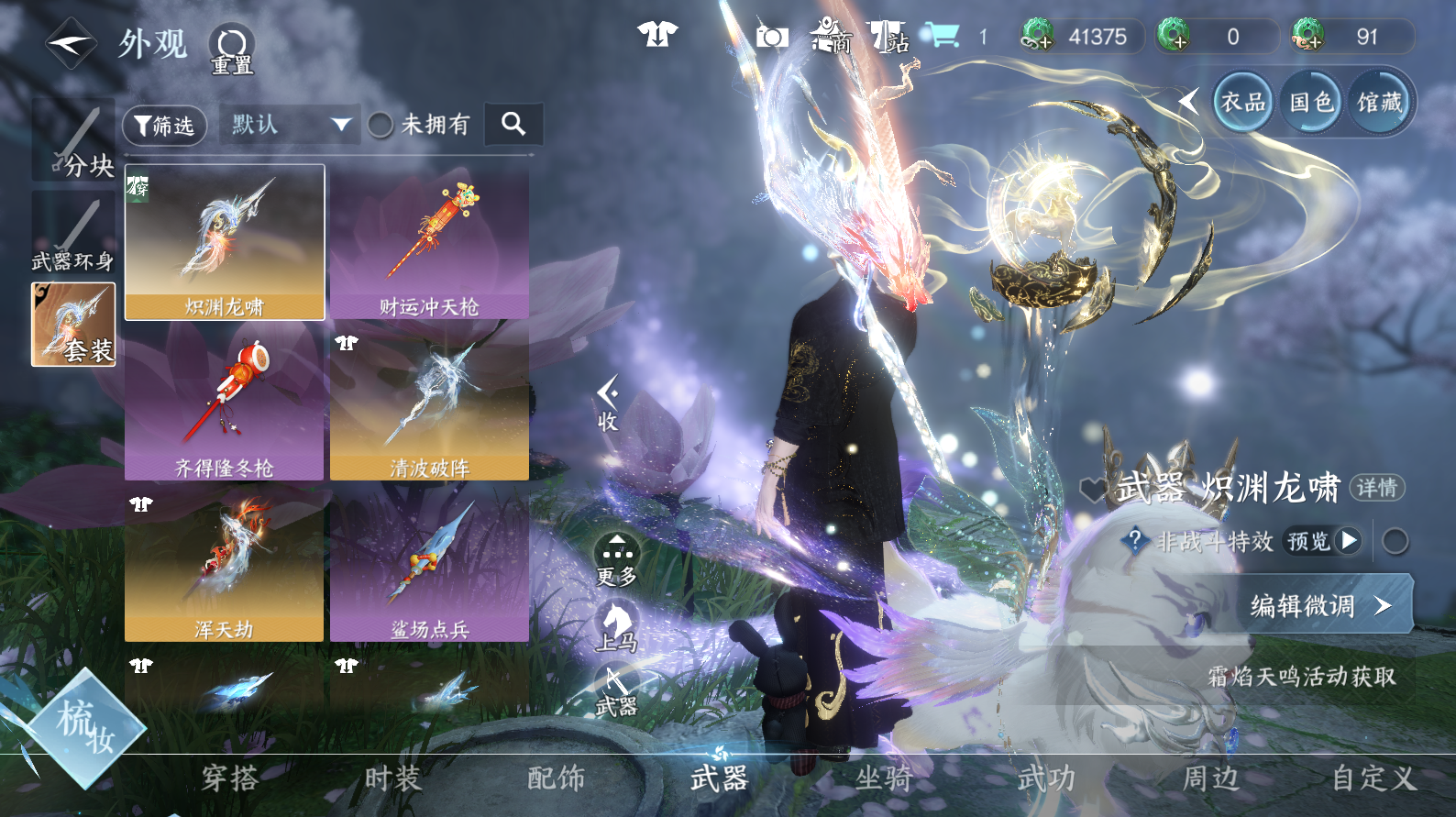Open the 武器环身 side category
Viewport: 1456px width, 817px height.
73,236
